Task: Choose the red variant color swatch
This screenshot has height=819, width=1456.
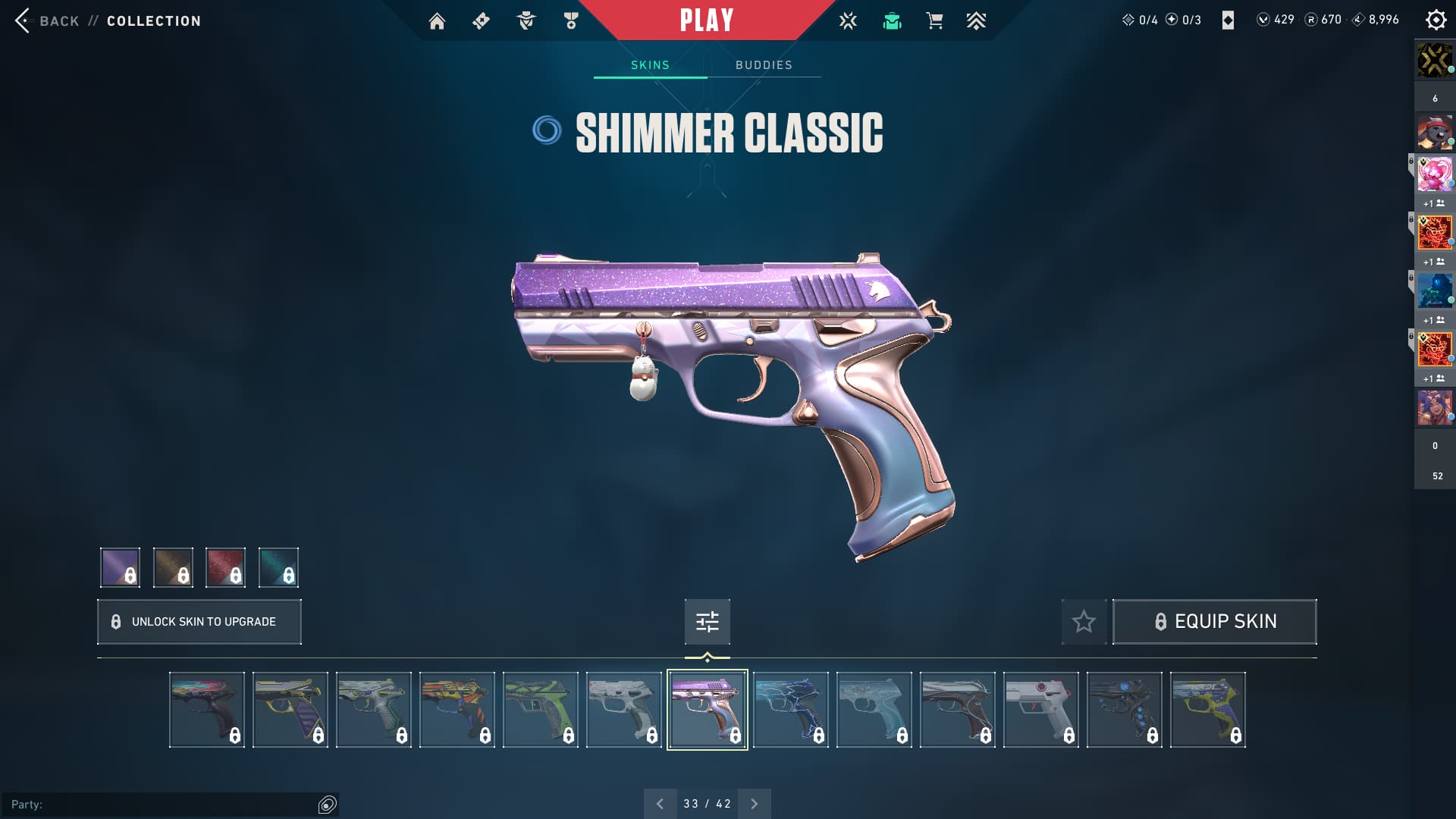Action: click(x=225, y=567)
